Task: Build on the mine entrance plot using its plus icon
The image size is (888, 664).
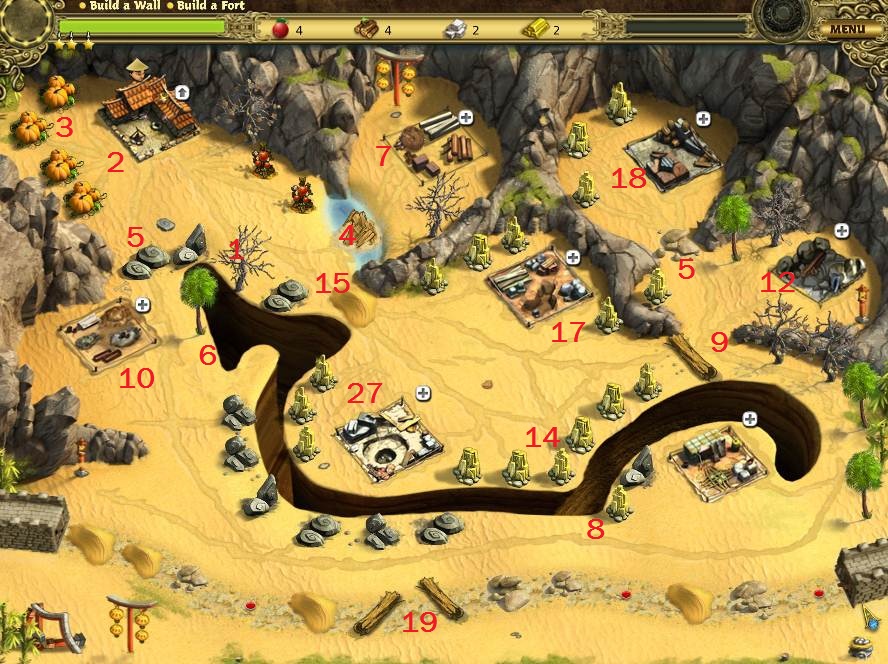Action: [x=841, y=231]
